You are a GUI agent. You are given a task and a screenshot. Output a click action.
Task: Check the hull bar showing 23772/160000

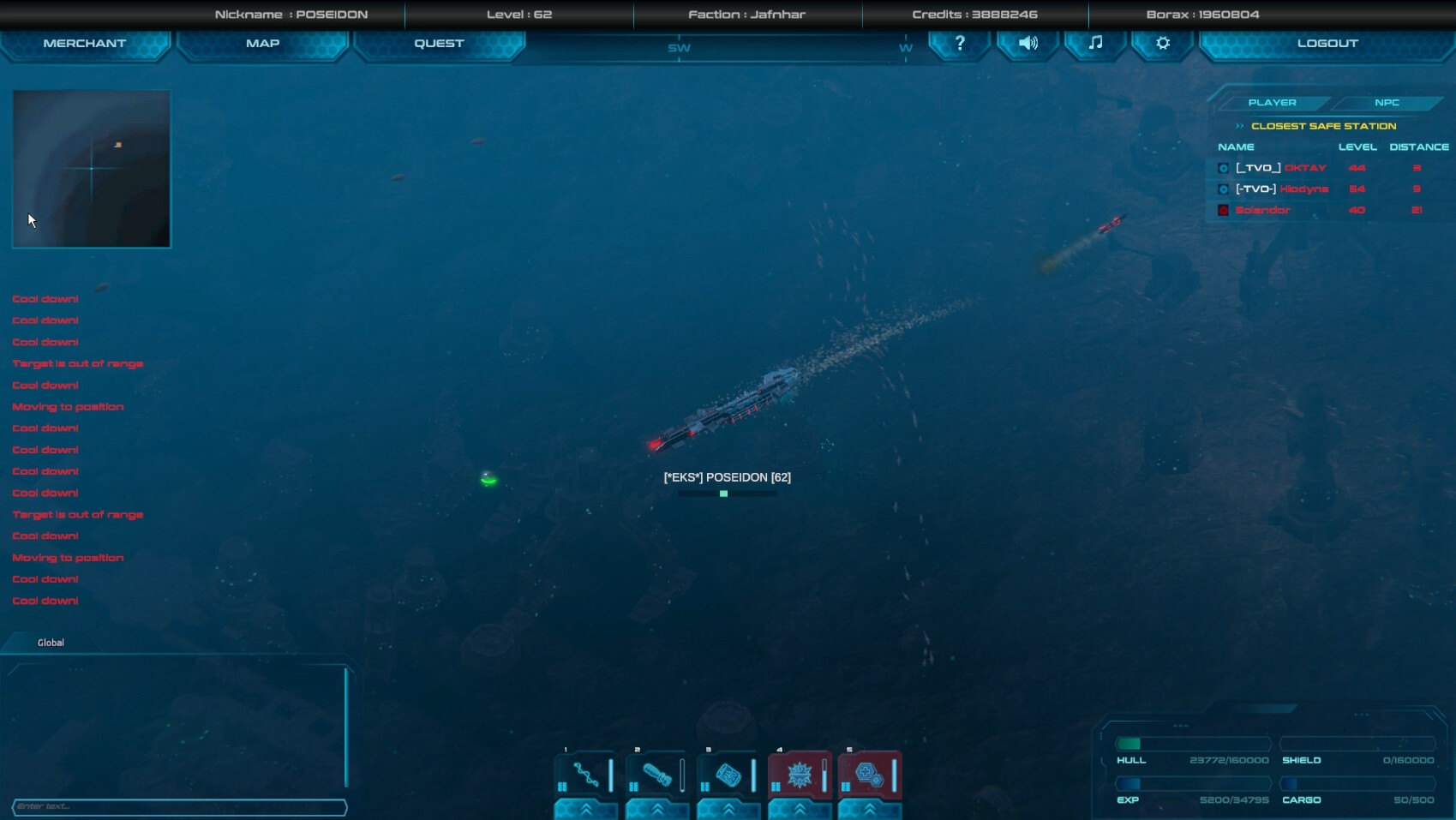[x=1191, y=745]
